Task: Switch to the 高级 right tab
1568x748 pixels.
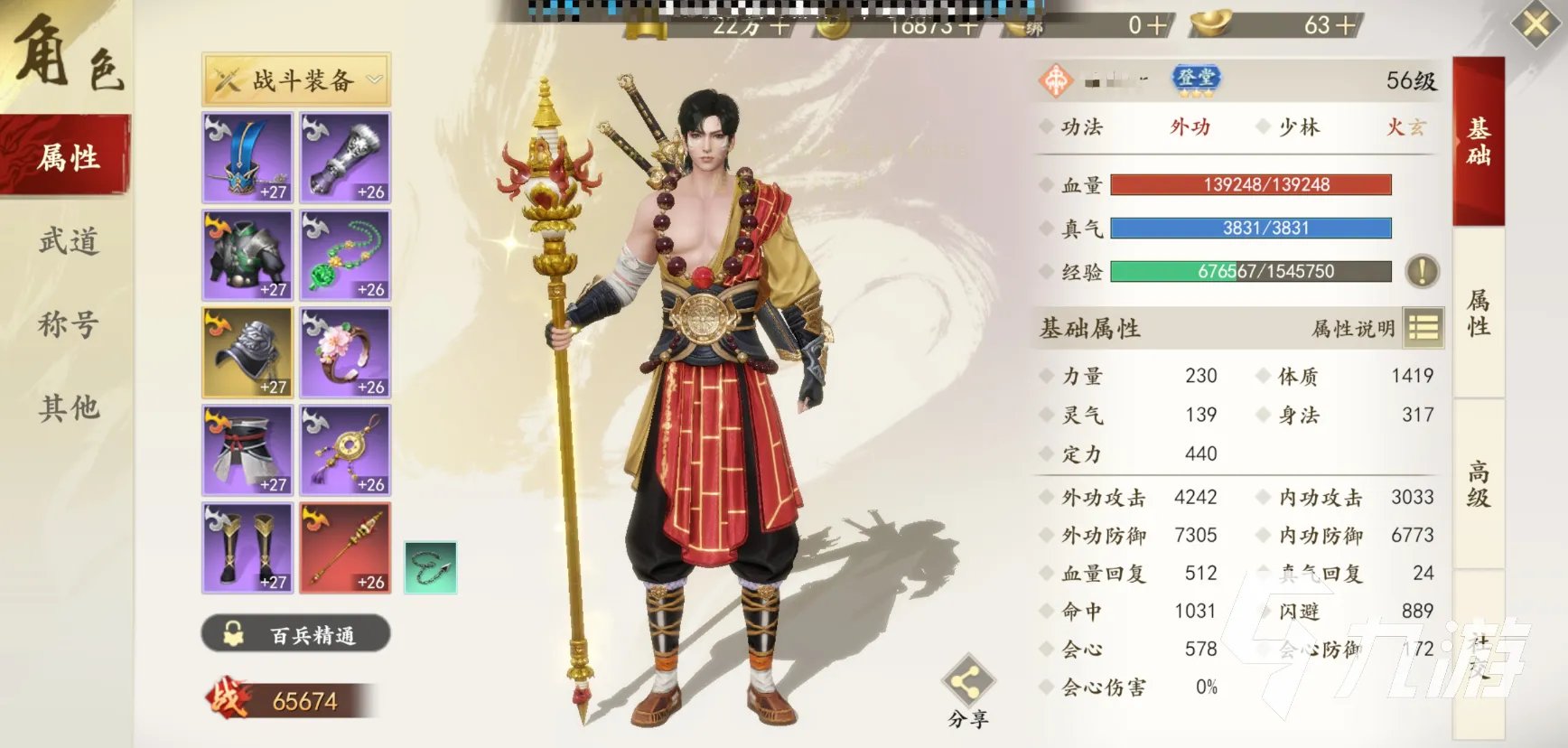Action: pos(1479,484)
